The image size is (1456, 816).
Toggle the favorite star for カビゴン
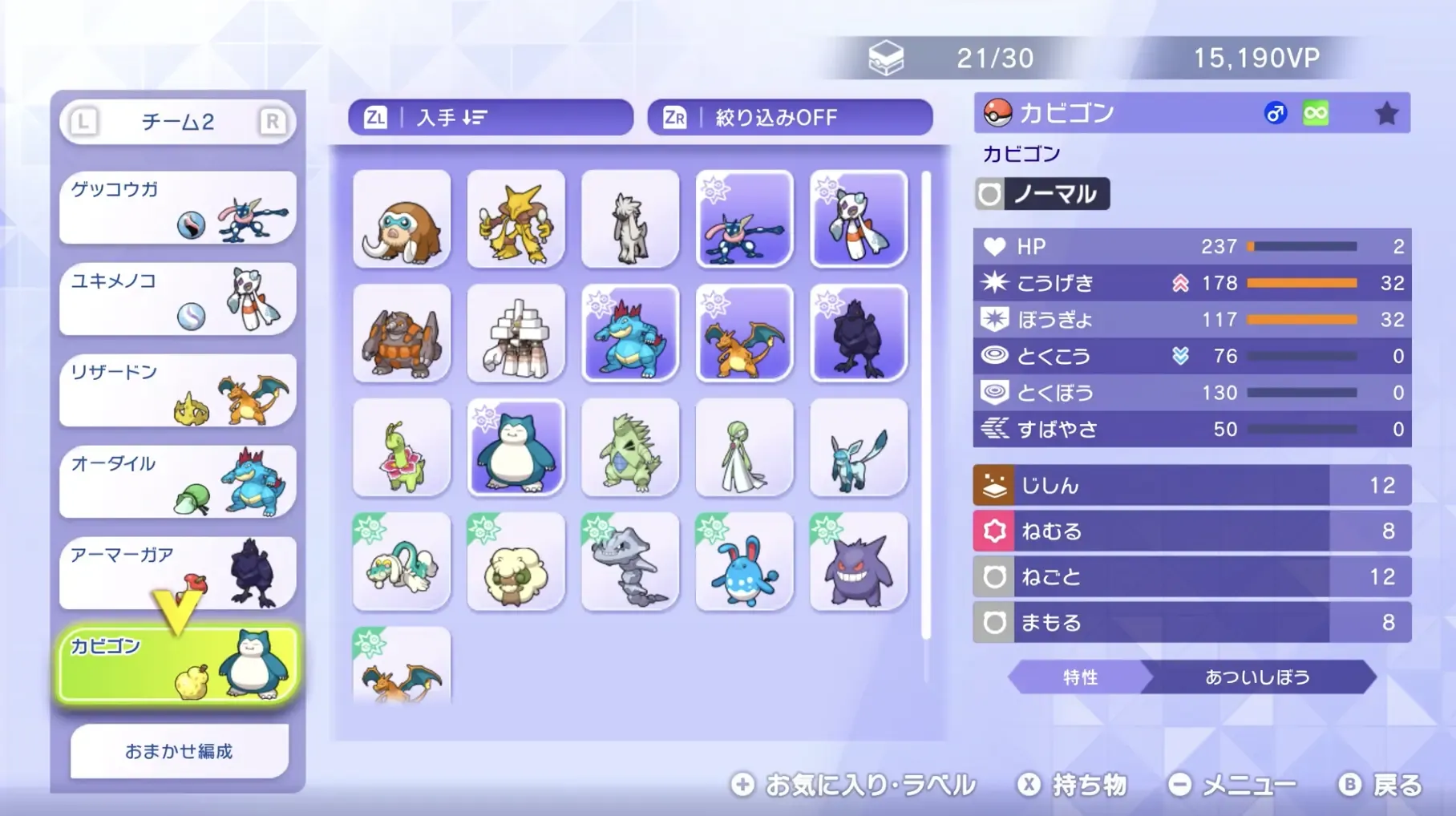point(1386,112)
